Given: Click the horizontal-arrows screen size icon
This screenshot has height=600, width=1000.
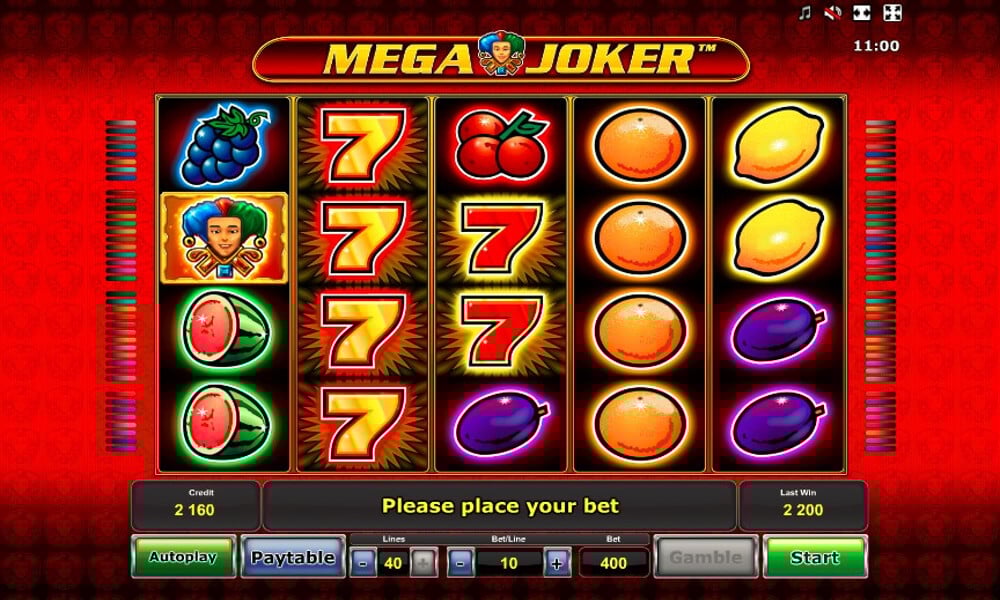Looking at the screenshot, I should (x=863, y=13).
